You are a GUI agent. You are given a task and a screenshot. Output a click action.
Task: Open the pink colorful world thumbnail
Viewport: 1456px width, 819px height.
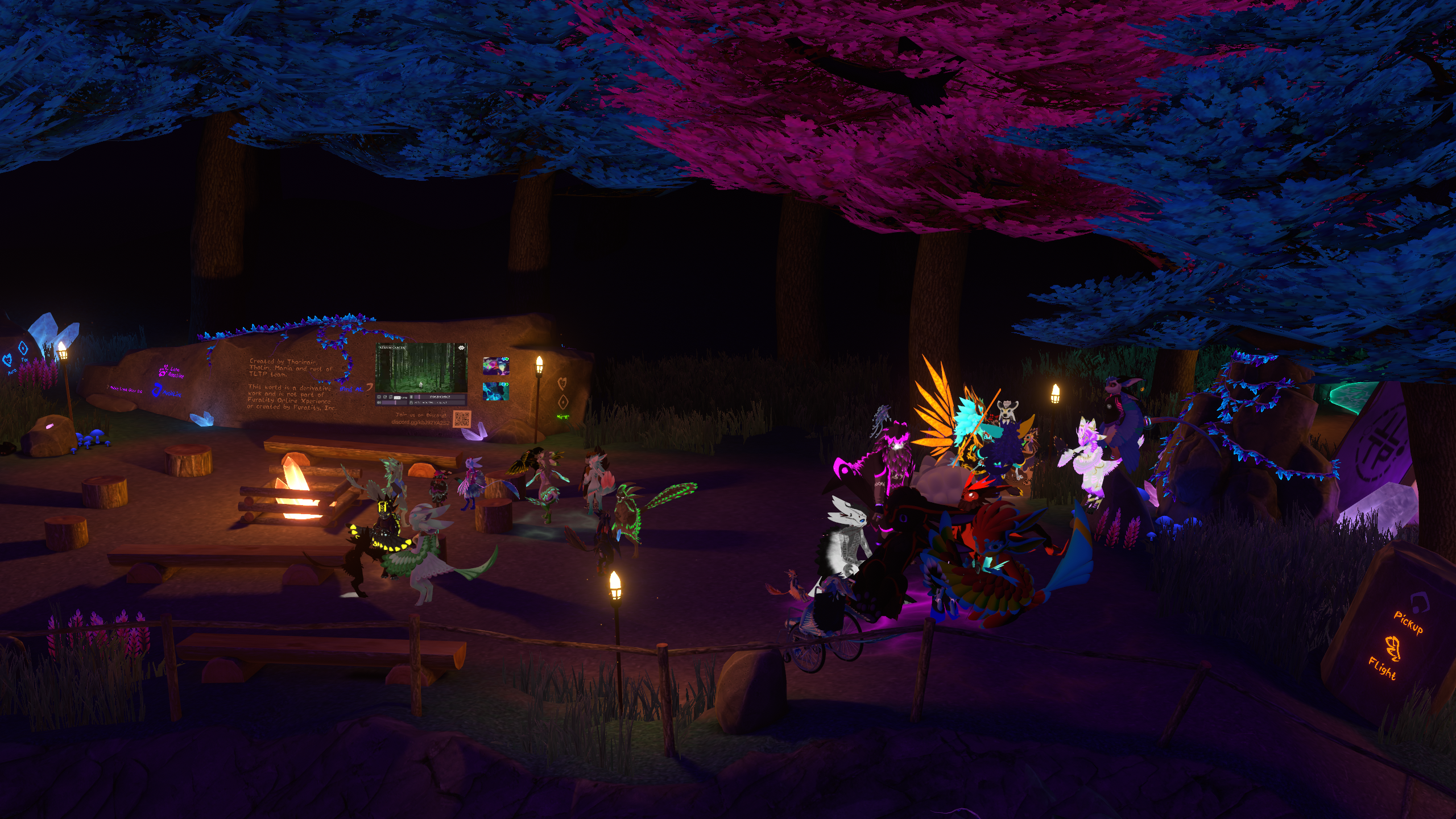495,366
